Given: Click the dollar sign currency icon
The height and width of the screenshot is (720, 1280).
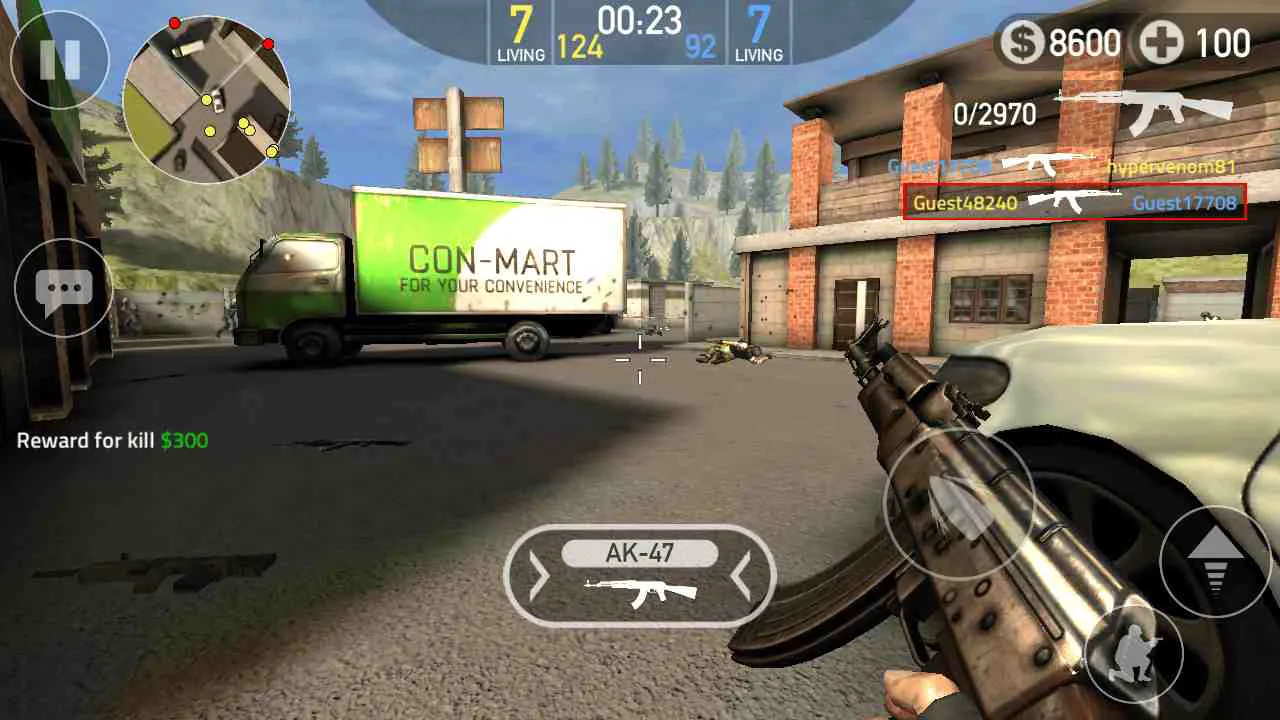Looking at the screenshot, I should (1022, 44).
